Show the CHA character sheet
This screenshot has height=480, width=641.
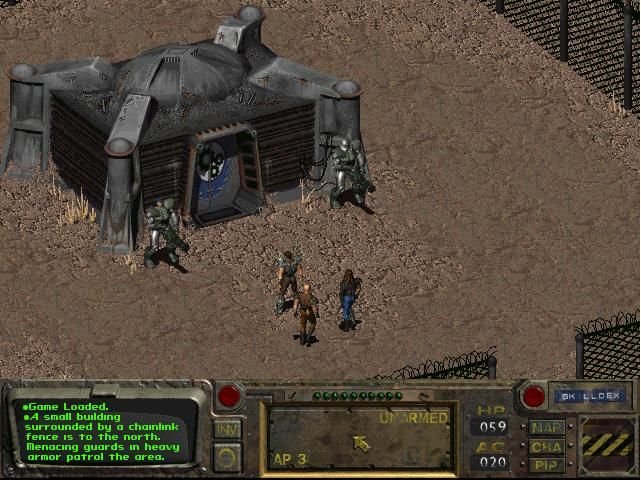[x=548, y=446]
